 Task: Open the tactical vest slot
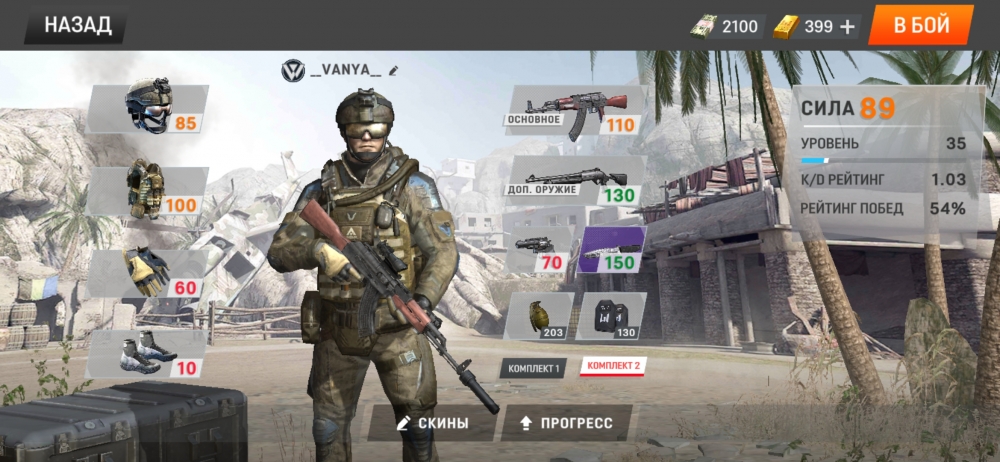pos(150,190)
